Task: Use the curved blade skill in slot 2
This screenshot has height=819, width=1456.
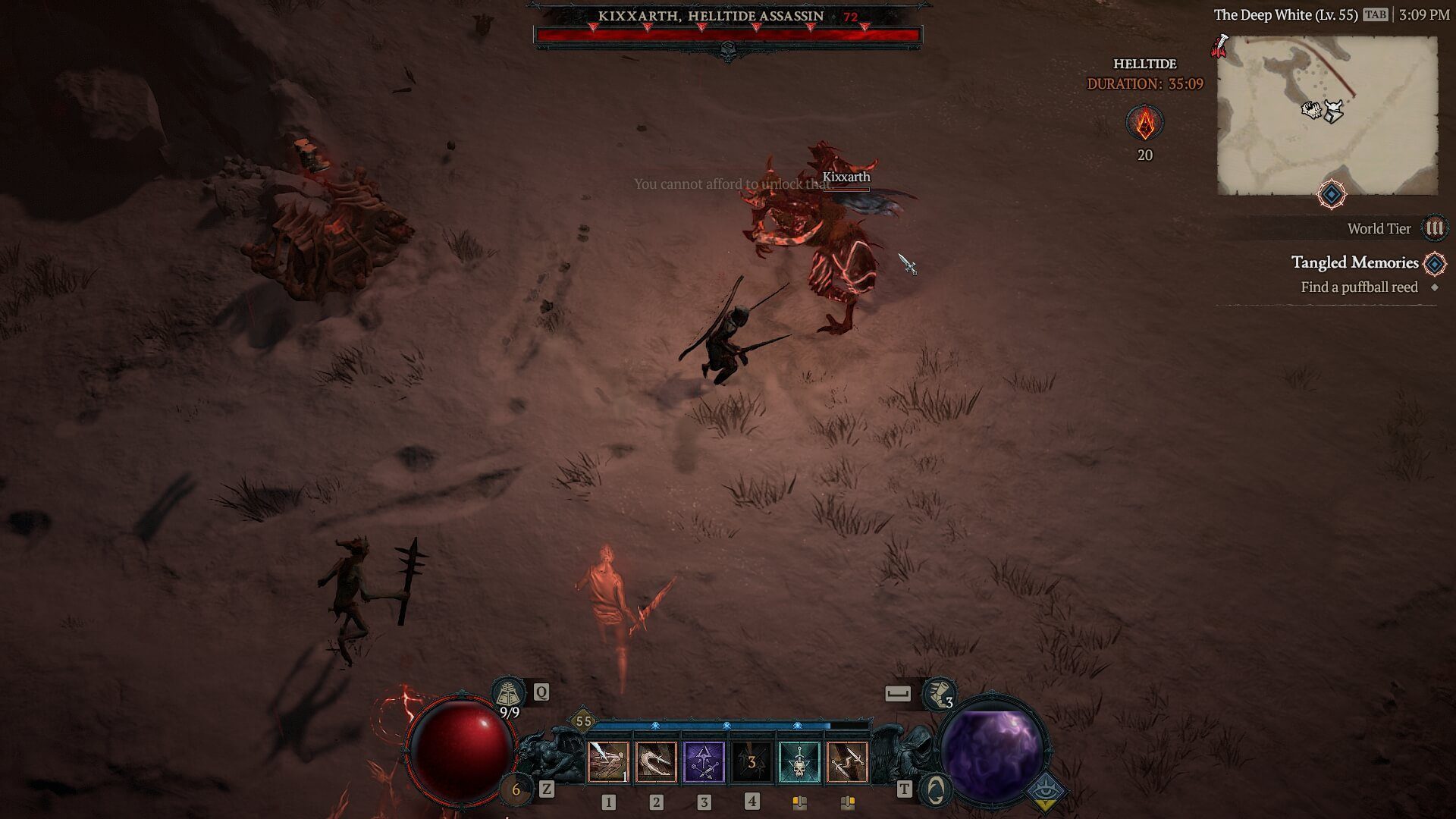Action: (x=656, y=761)
